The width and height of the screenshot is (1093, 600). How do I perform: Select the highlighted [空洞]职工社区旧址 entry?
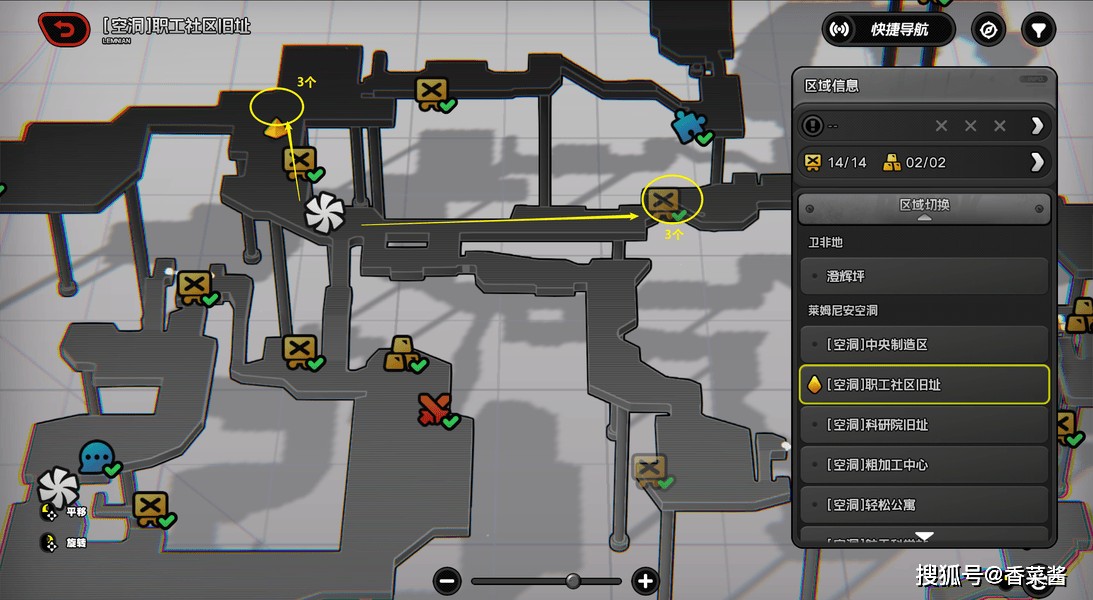point(924,384)
